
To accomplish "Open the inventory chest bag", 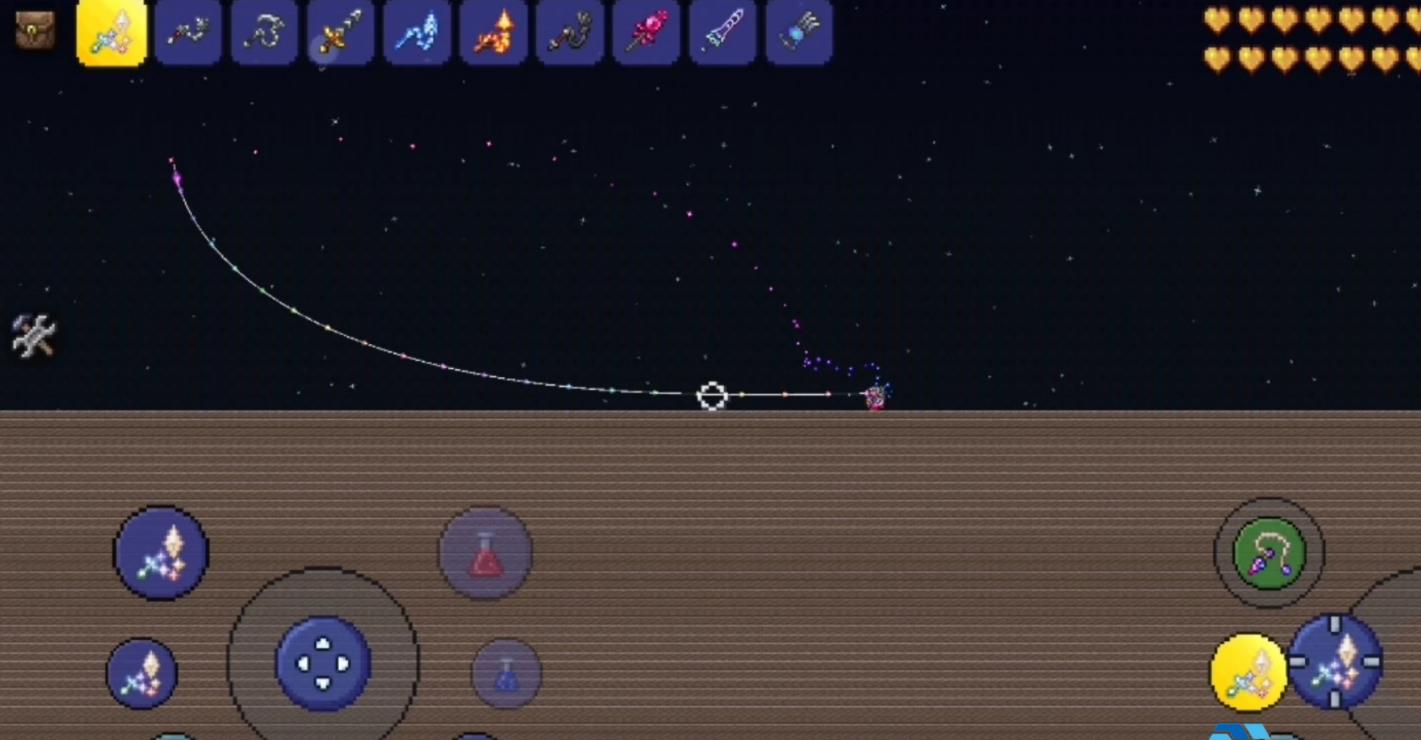I will [x=34, y=31].
